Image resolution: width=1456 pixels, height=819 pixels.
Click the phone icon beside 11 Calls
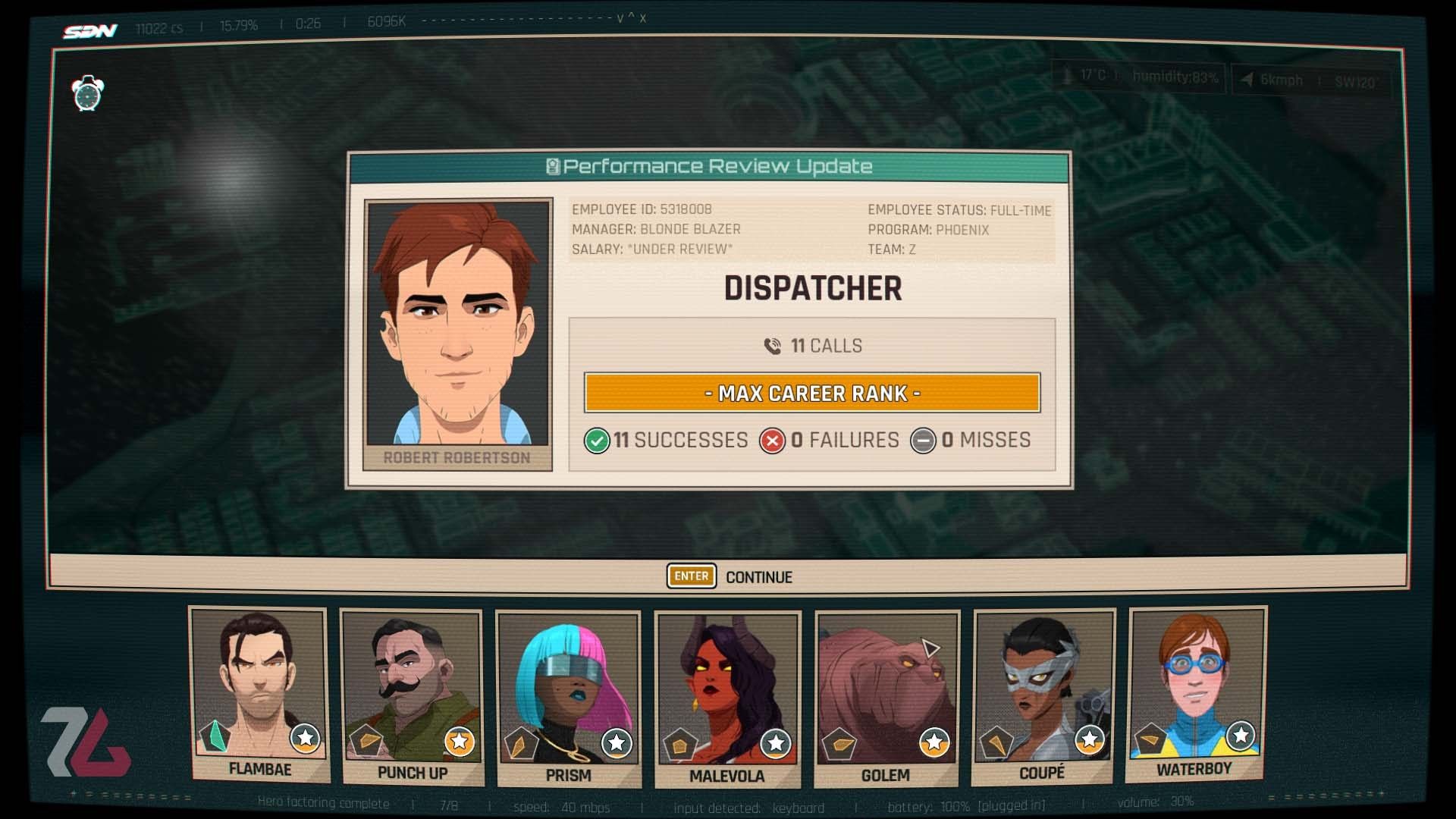point(773,346)
